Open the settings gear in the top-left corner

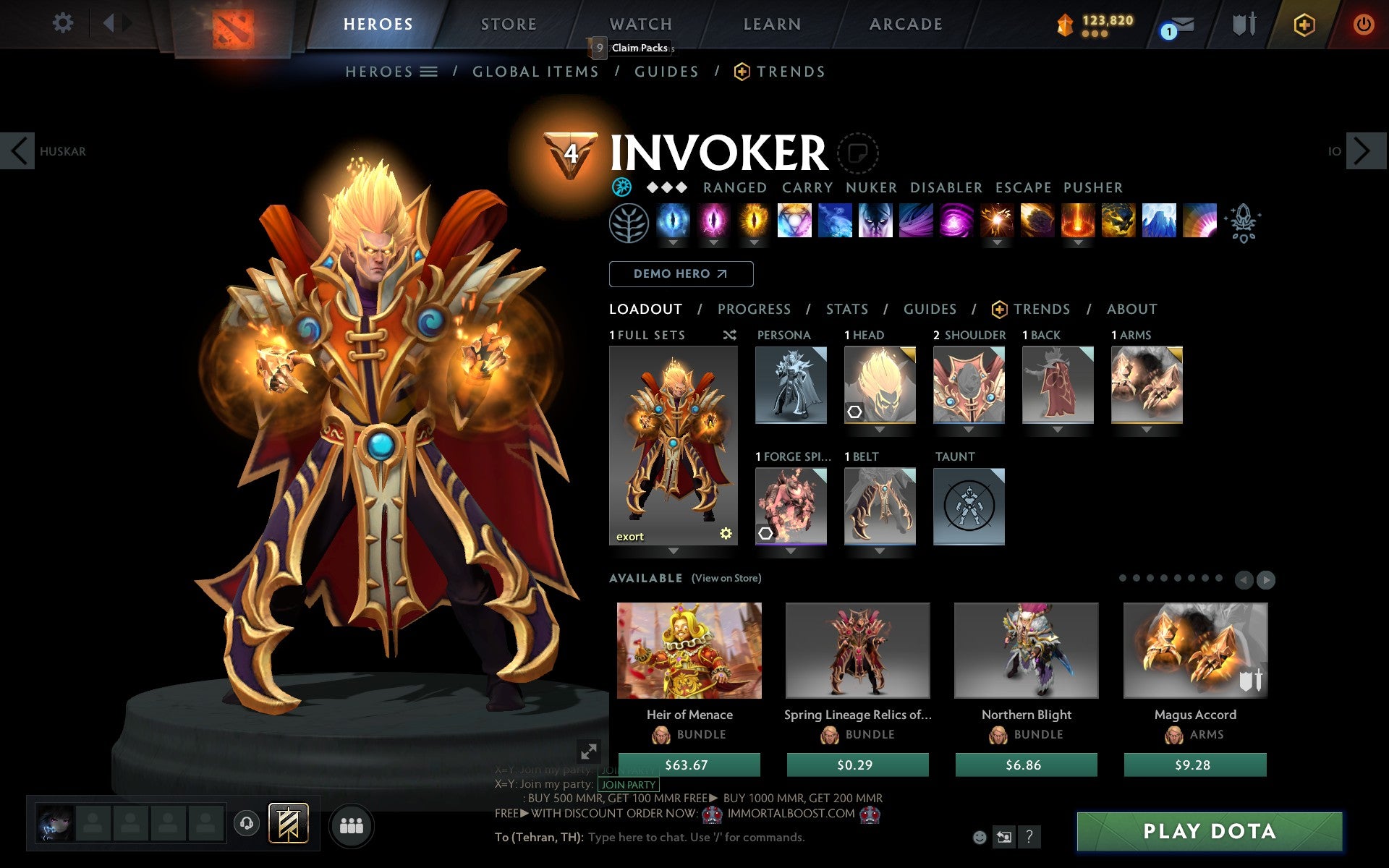tap(64, 23)
